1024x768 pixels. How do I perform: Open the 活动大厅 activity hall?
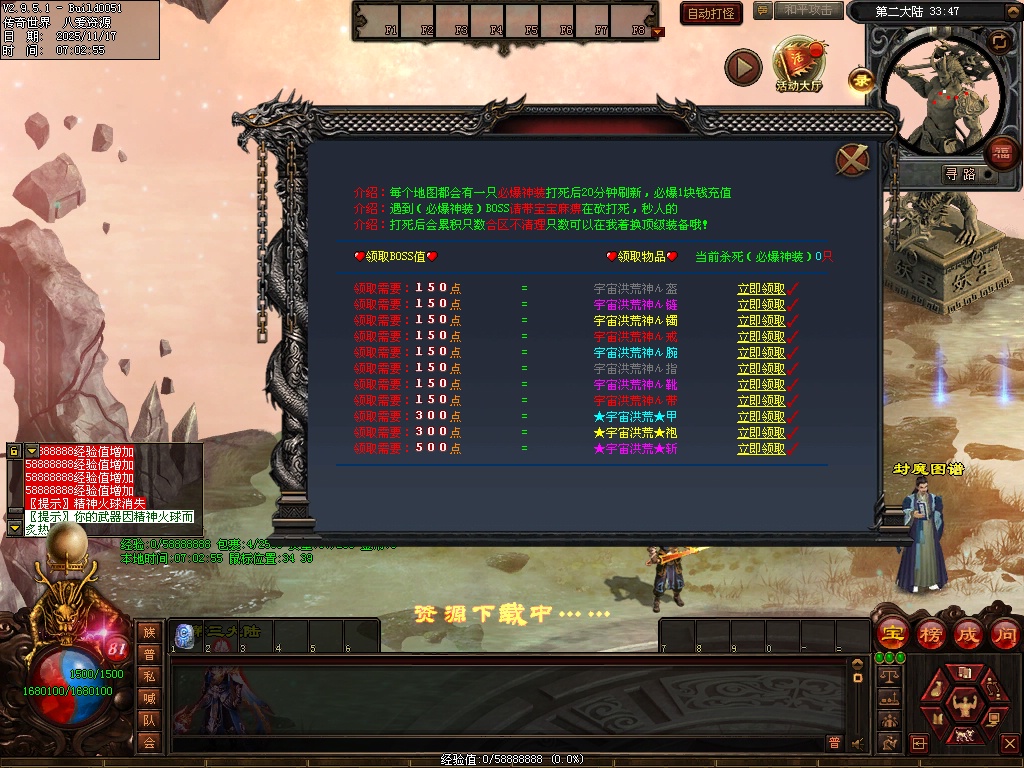(798, 66)
